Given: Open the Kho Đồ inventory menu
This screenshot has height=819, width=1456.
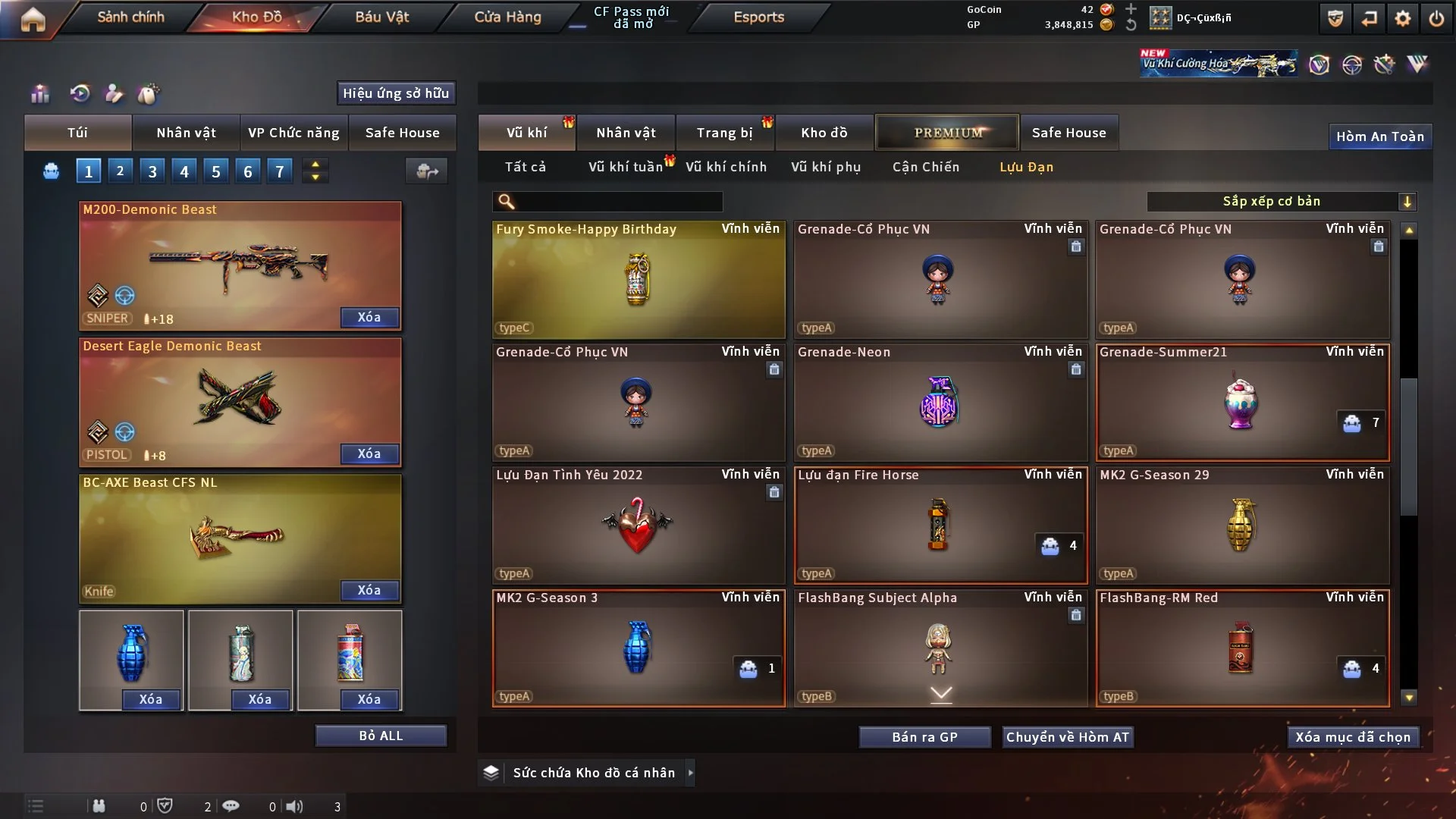Looking at the screenshot, I should [256, 17].
